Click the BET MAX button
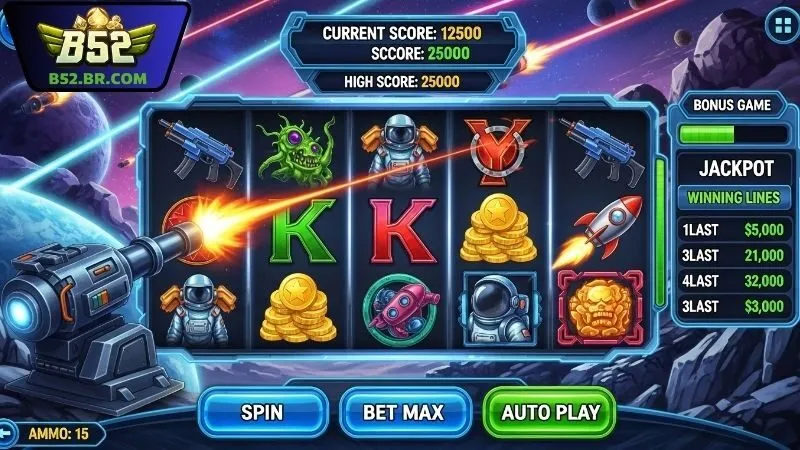This screenshot has height=450, width=800. point(403,412)
